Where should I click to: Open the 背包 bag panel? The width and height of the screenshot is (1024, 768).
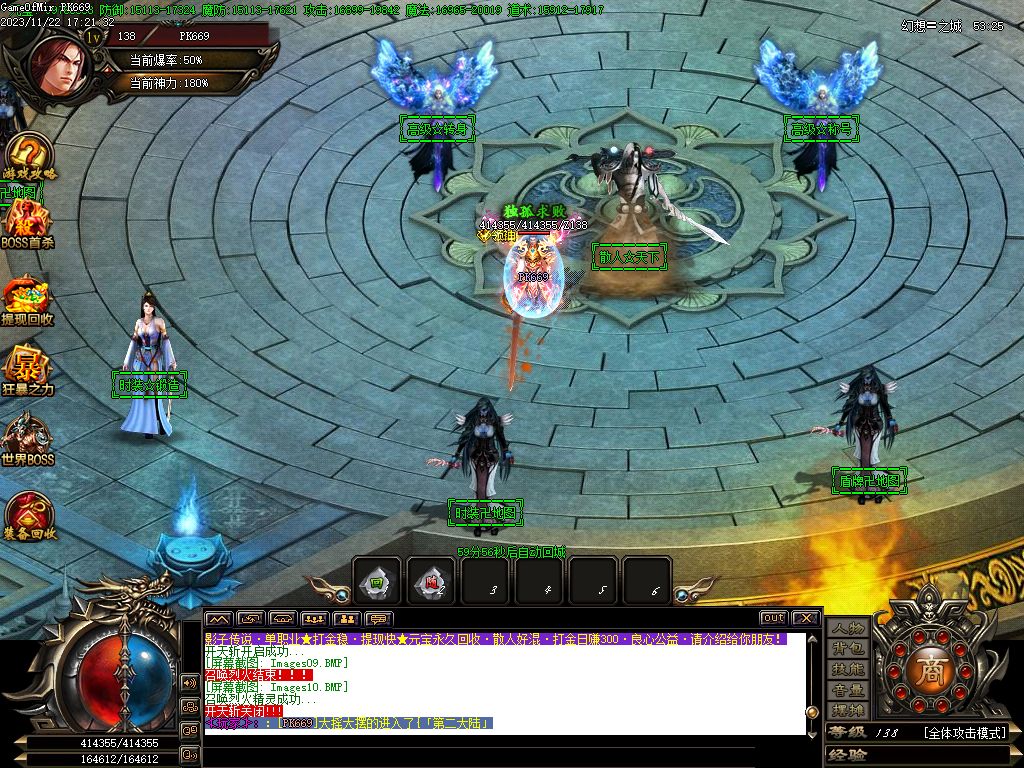(848, 649)
